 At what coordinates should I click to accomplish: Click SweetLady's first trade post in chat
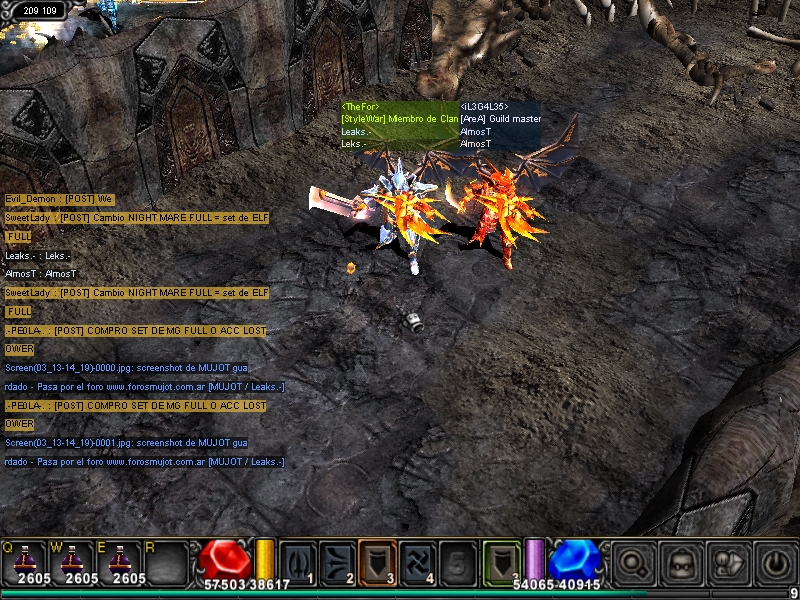point(137,218)
